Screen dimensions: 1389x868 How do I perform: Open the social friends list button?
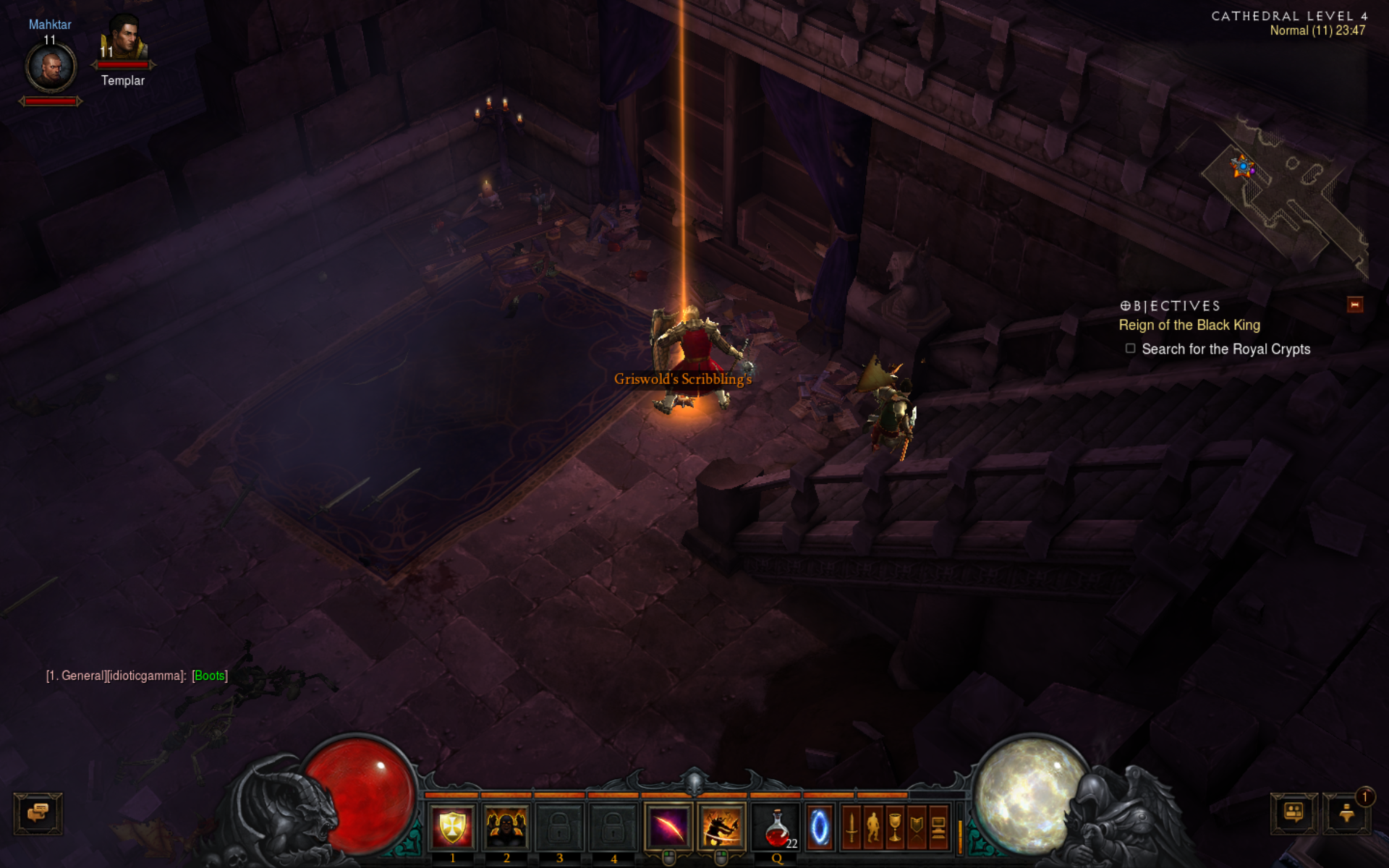(x=1294, y=813)
